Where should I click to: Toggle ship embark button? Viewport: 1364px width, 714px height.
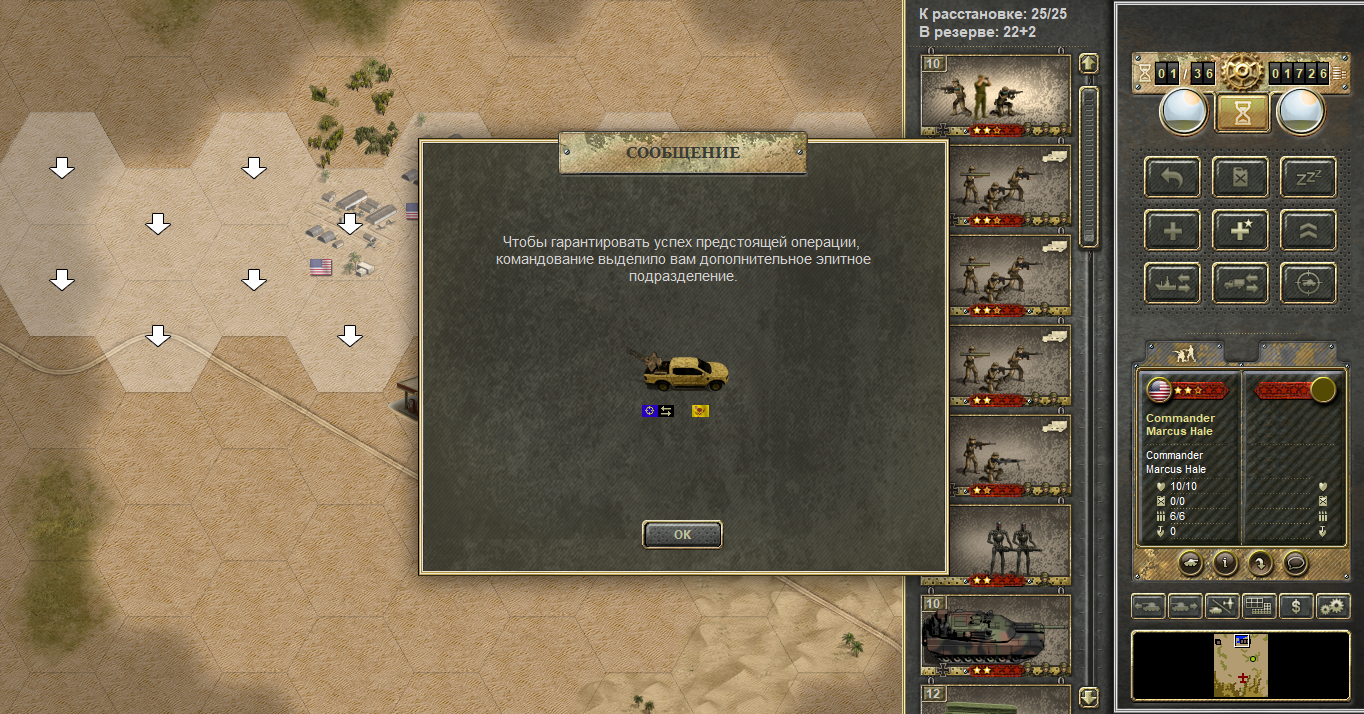click(x=1172, y=283)
